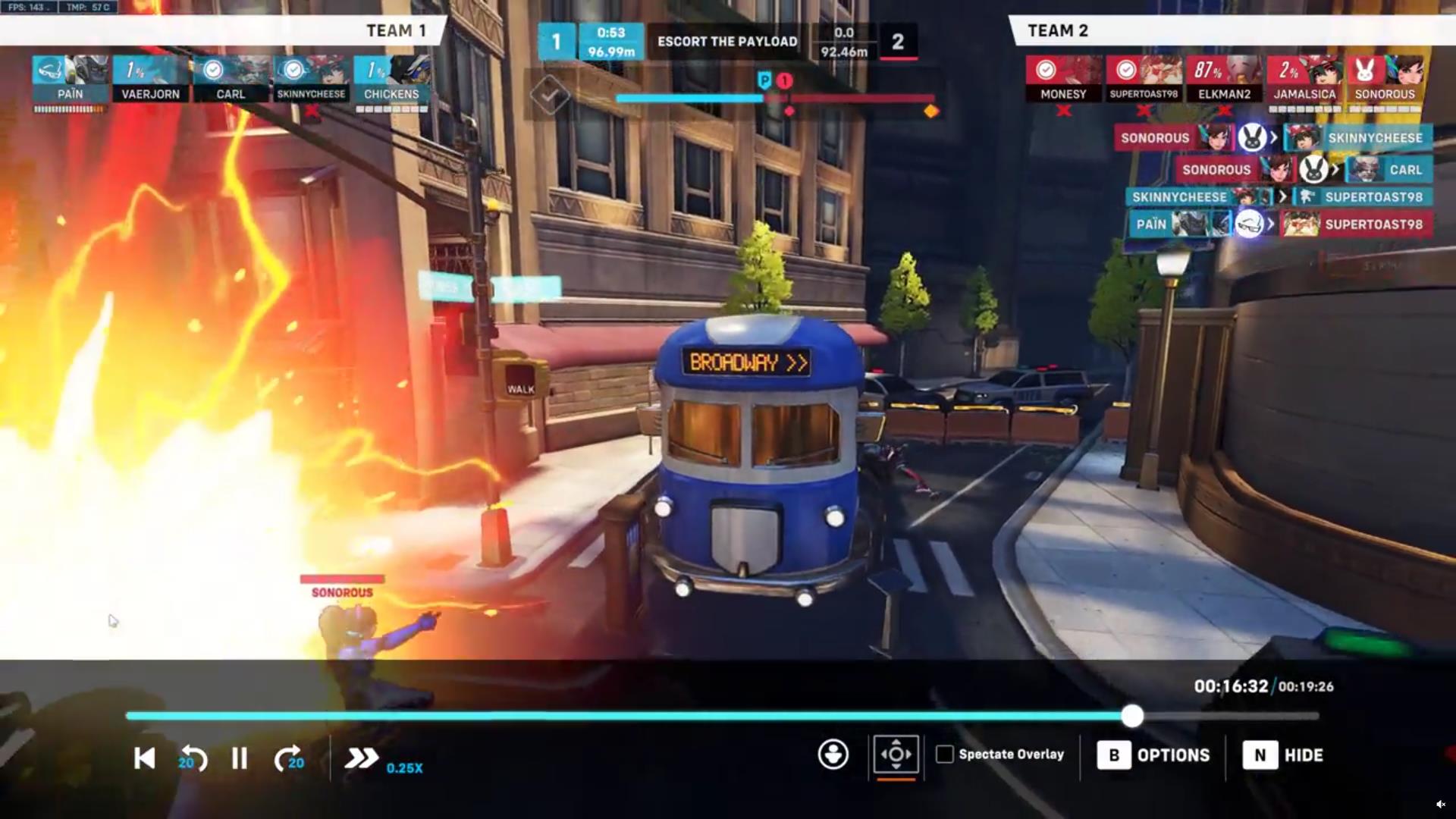Spectate Team 2 player JAMALSICA

click(1304, 79)
